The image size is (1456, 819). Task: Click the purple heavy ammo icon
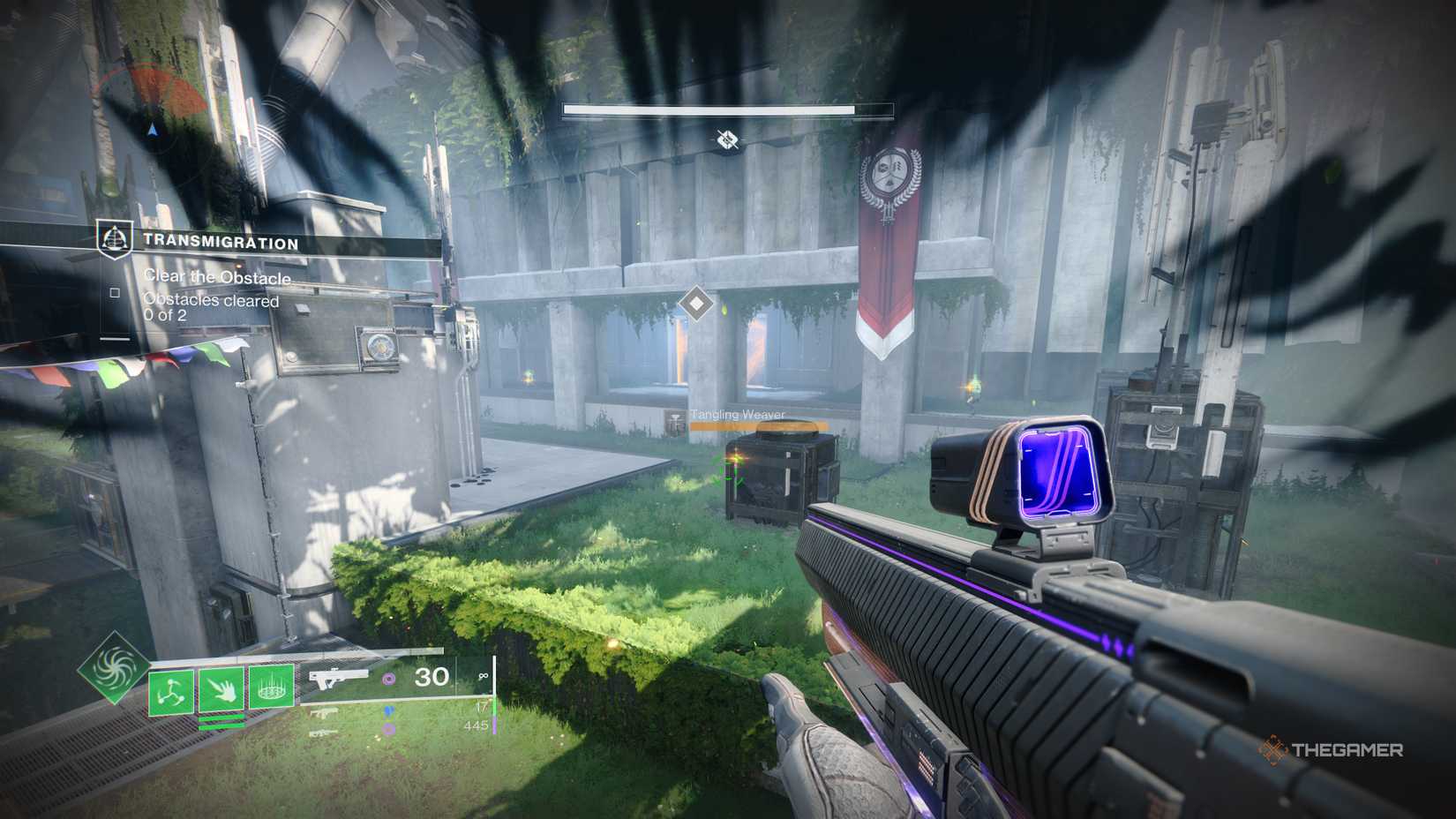[x=387, y=726]
